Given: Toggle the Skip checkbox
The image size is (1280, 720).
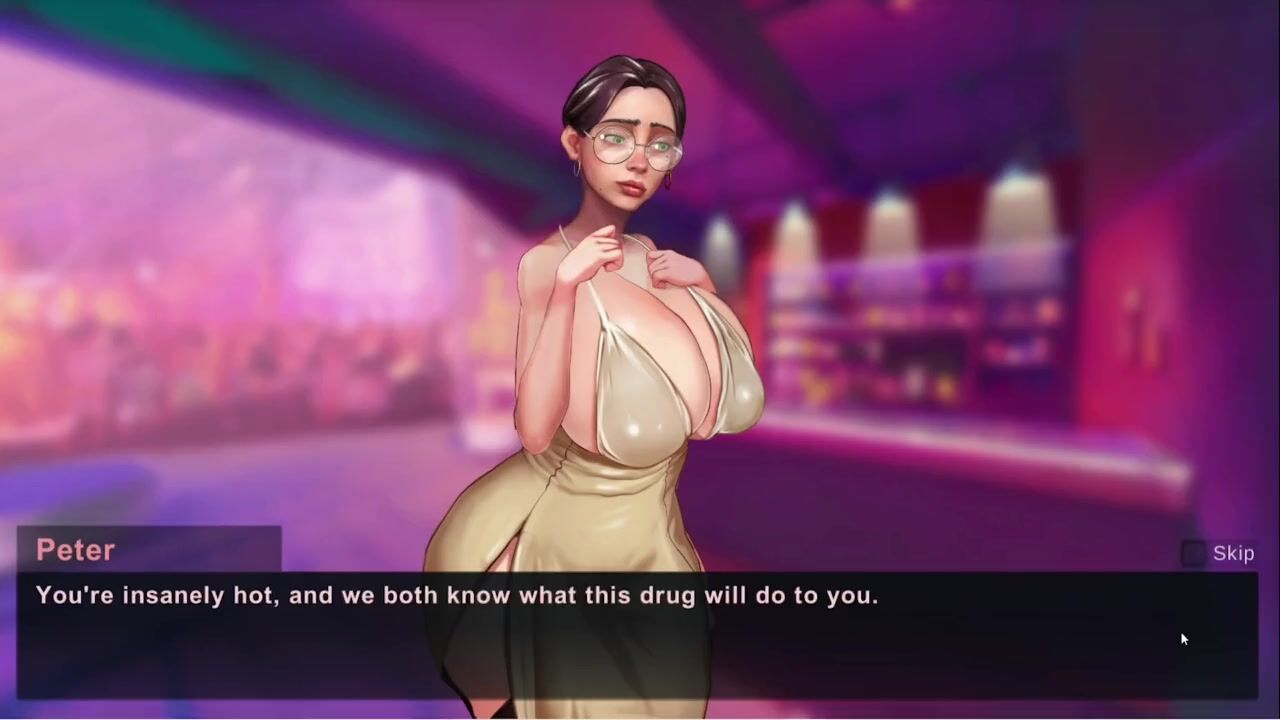Looking at the screenshot, I should coord(1193,553).
